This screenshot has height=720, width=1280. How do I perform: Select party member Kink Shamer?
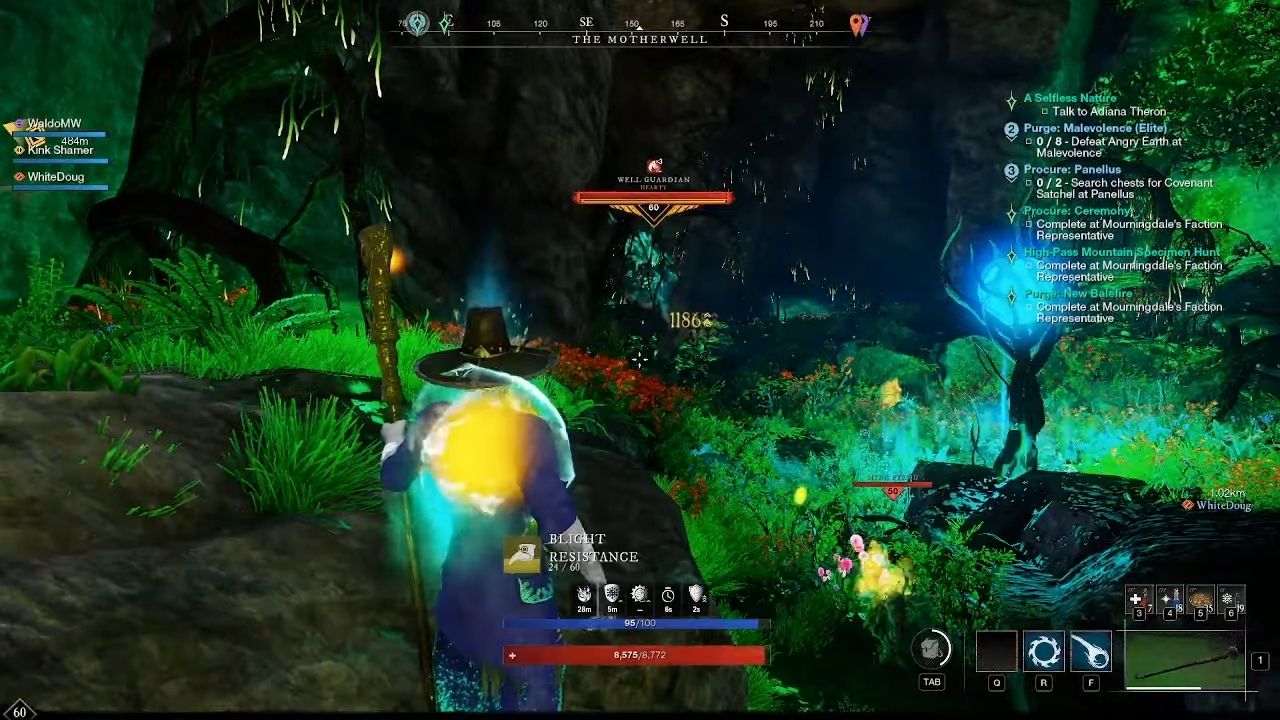click(x=60, y=150)
